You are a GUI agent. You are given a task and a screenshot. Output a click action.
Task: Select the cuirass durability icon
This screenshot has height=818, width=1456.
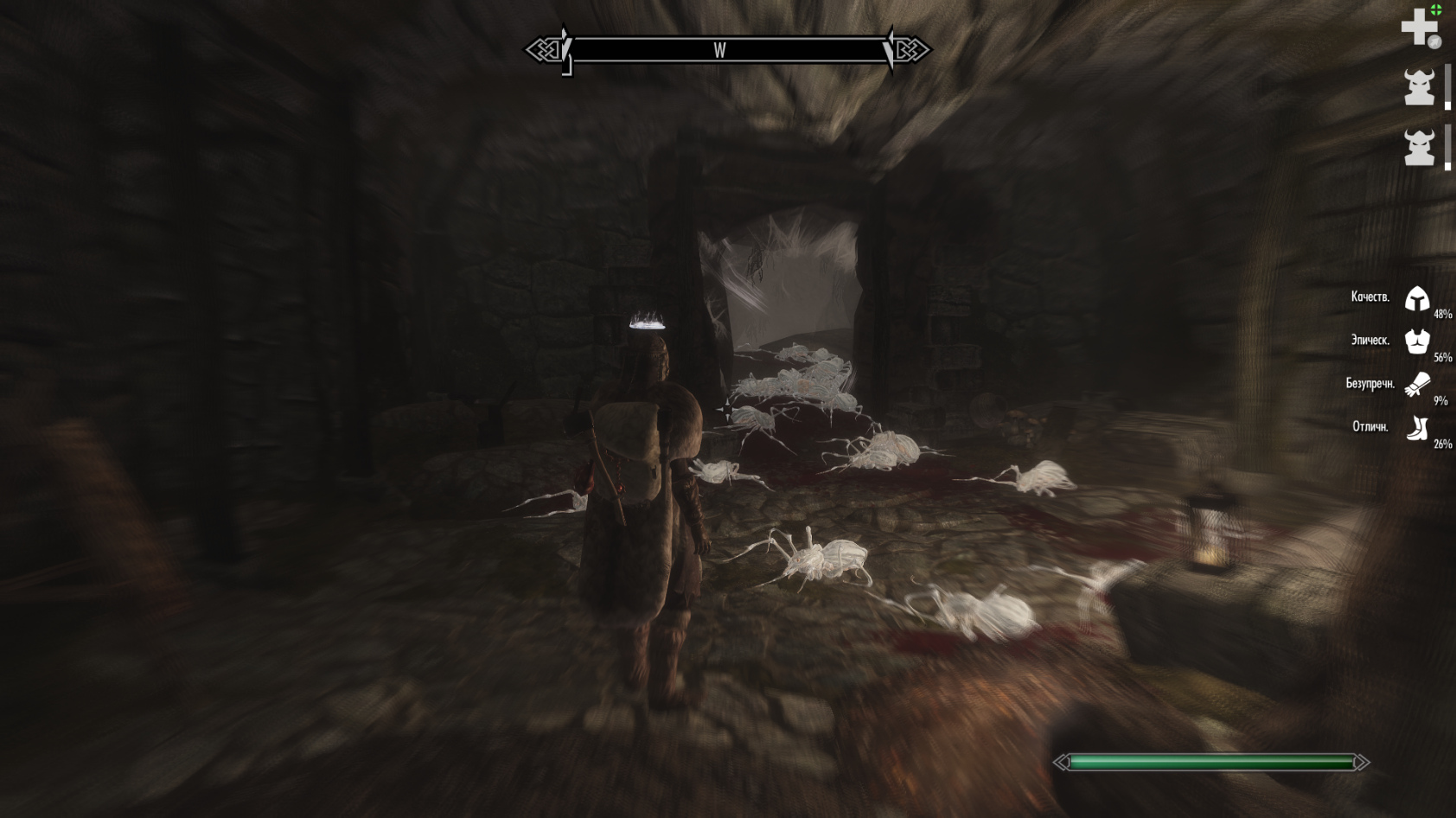tap(1417, 341)
